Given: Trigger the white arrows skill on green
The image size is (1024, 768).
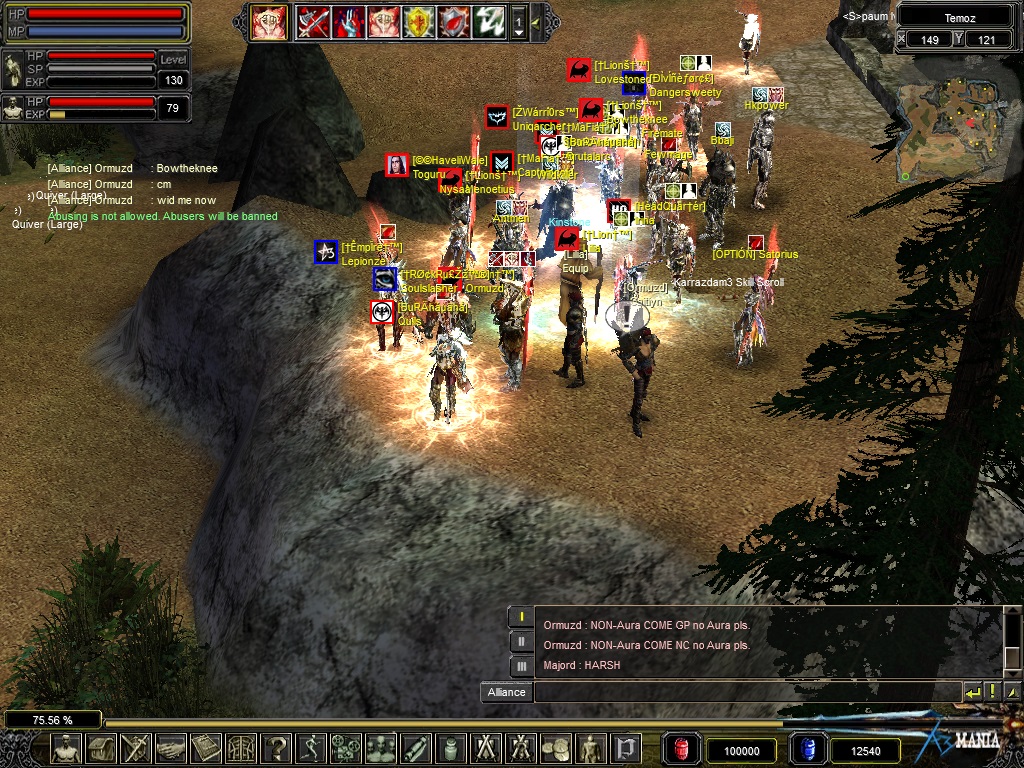Looking at the screenshot, I should pyautogui.click(x=490, y=21).
